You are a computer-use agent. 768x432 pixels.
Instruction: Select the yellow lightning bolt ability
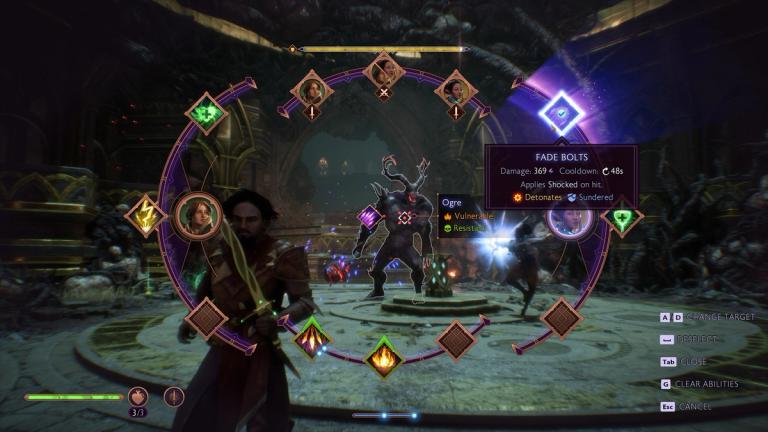(146, 215)
